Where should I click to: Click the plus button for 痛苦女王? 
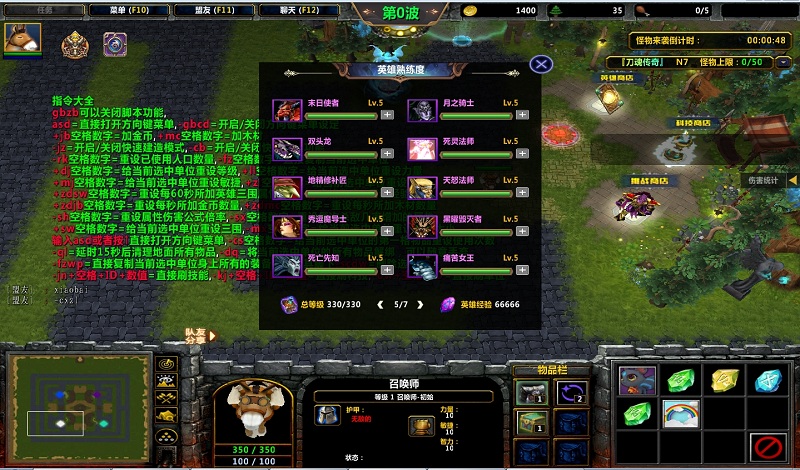(523, 271)
